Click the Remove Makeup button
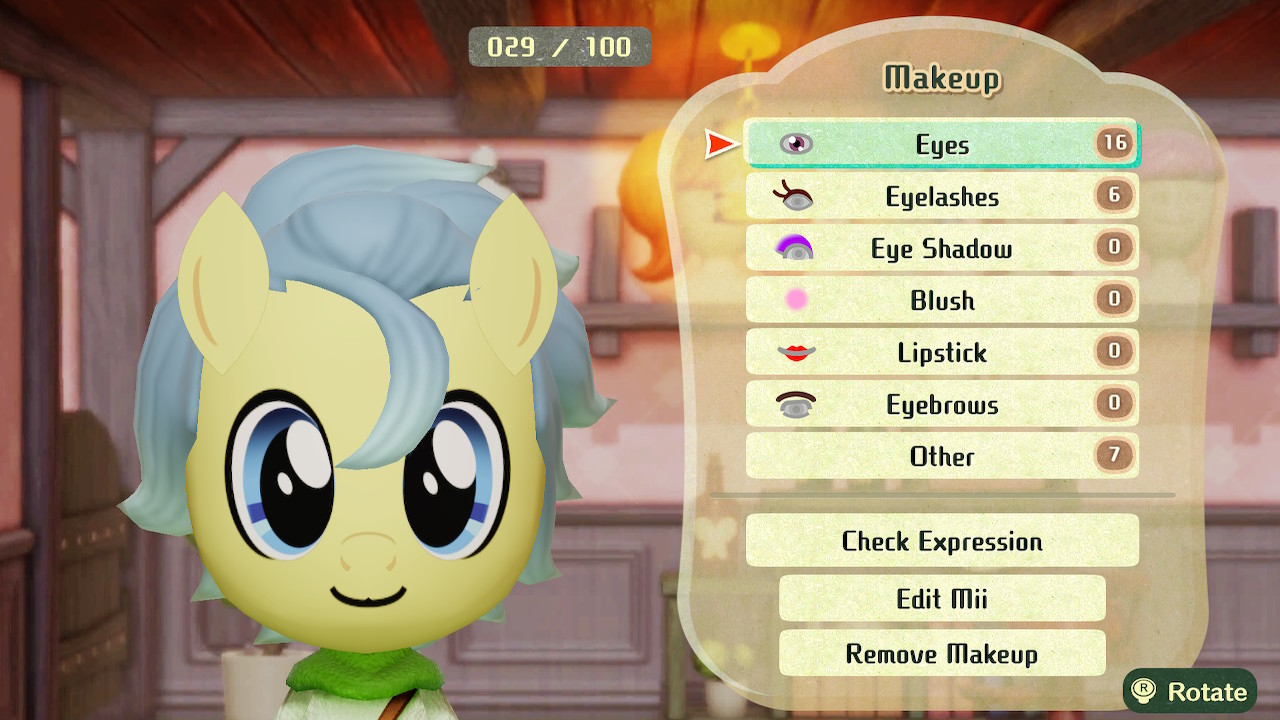 [x=941, y=654]
